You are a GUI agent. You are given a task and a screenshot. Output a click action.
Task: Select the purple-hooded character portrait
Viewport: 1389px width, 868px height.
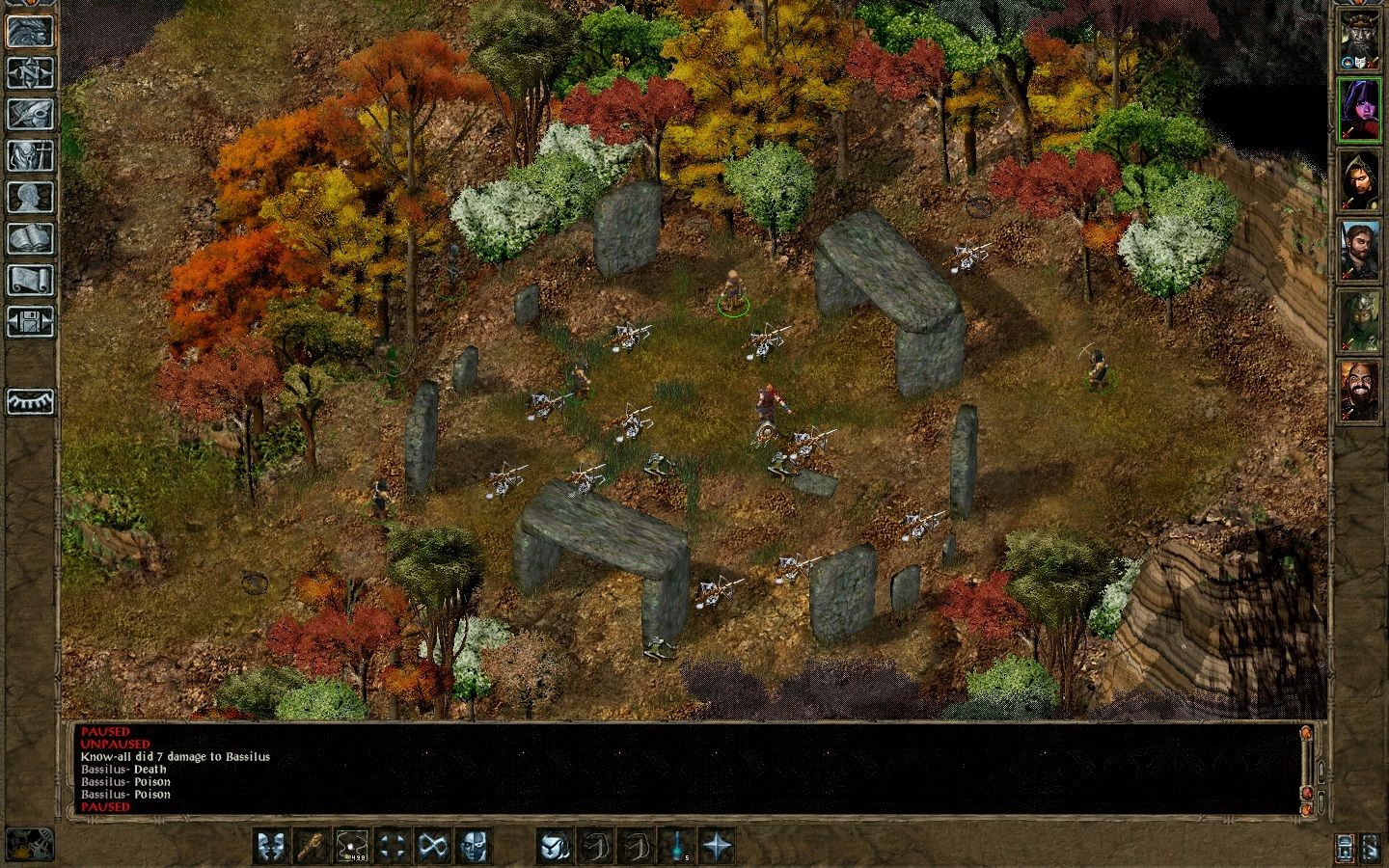[1359, 109]
